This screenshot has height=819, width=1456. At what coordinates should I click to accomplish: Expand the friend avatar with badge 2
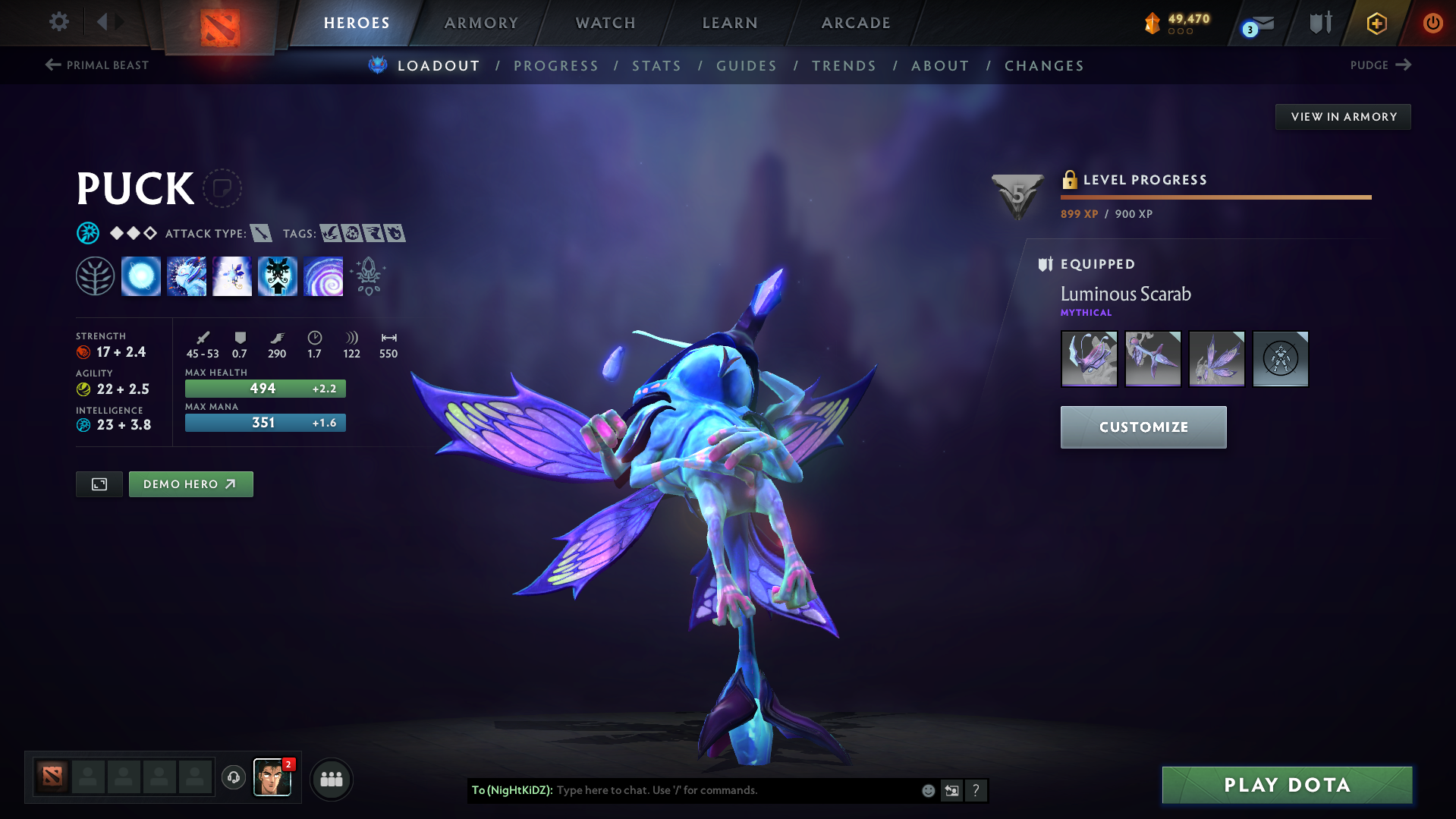coord(272,778)
